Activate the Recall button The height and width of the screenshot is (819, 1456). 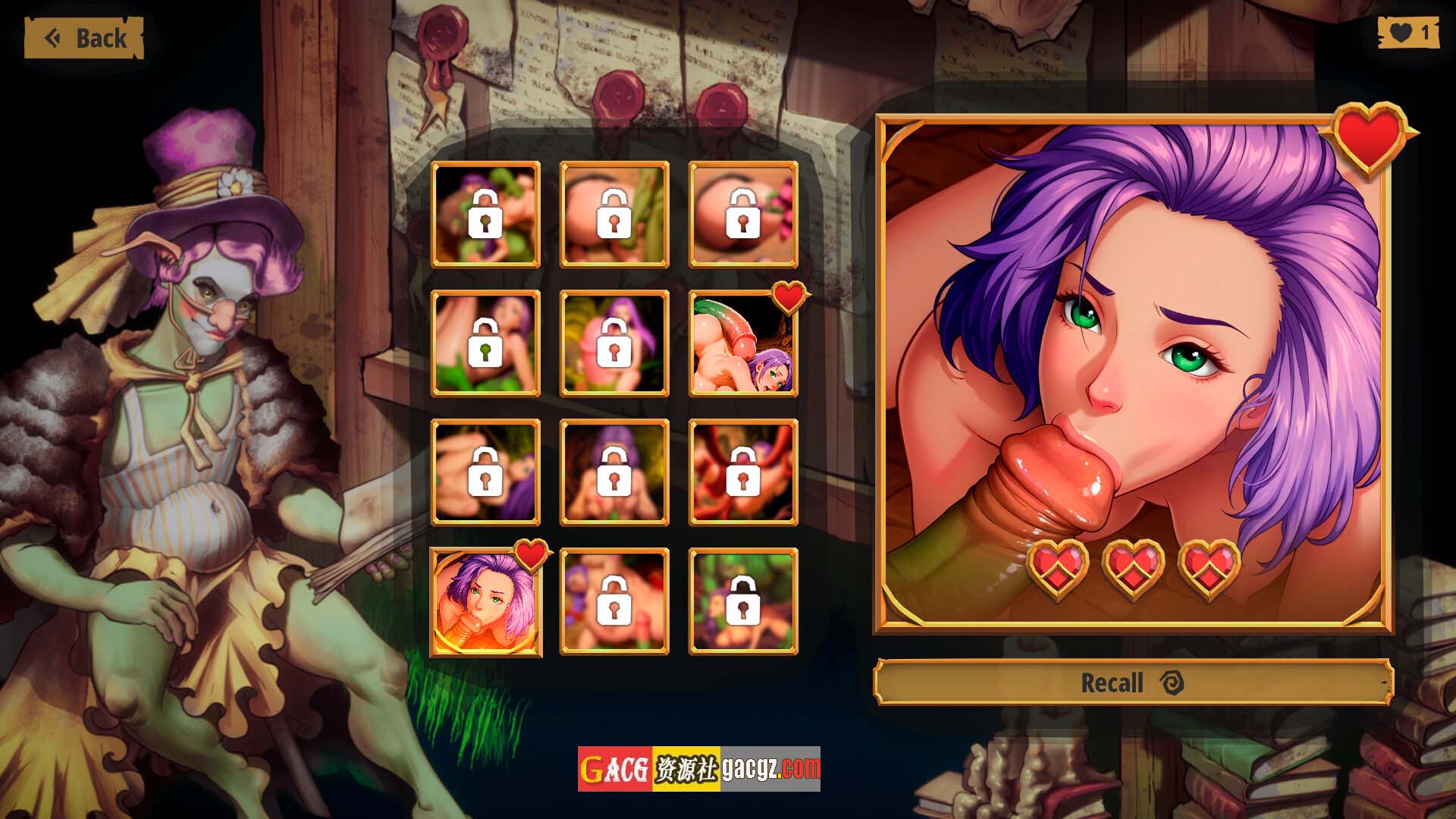pos(1133,682)
